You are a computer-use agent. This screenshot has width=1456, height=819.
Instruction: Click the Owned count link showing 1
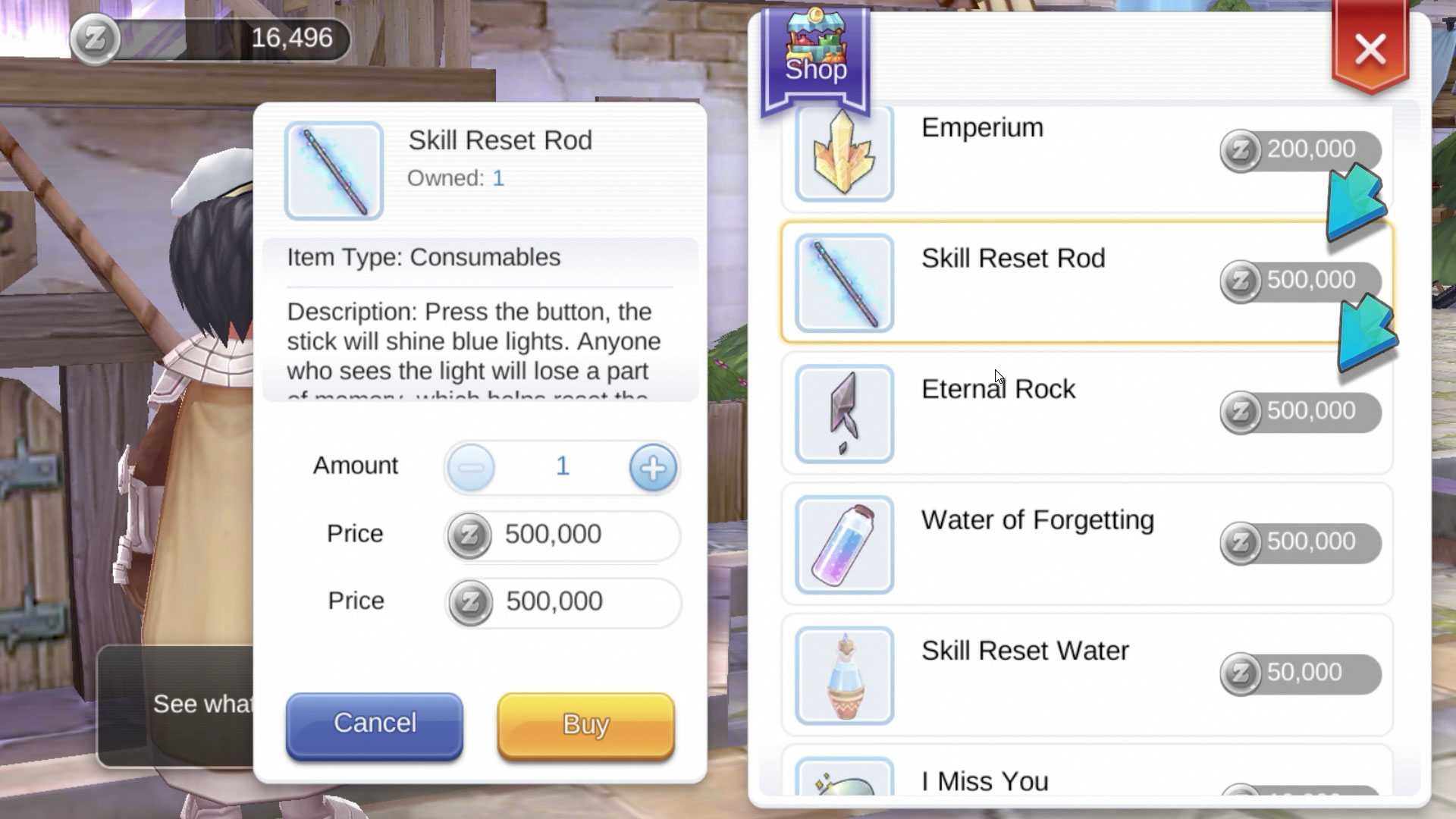click(498, 178)
